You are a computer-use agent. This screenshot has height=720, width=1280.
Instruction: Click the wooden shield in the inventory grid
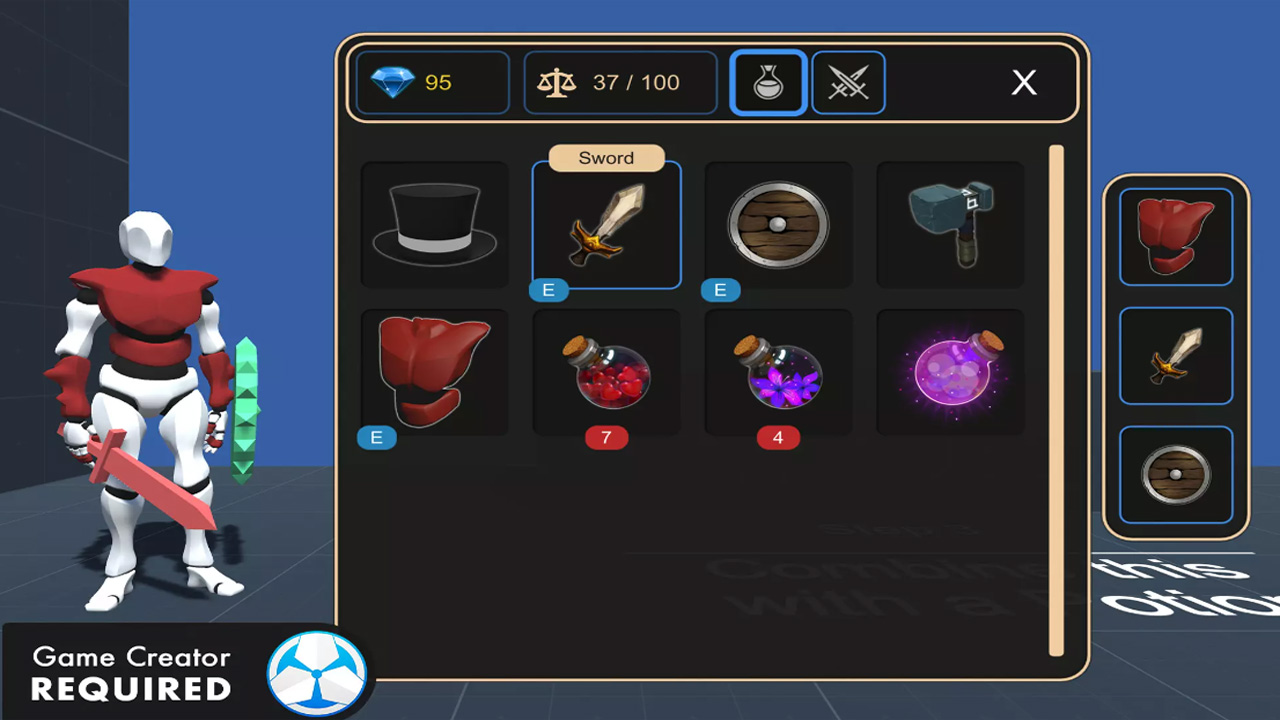click(778, 224)
